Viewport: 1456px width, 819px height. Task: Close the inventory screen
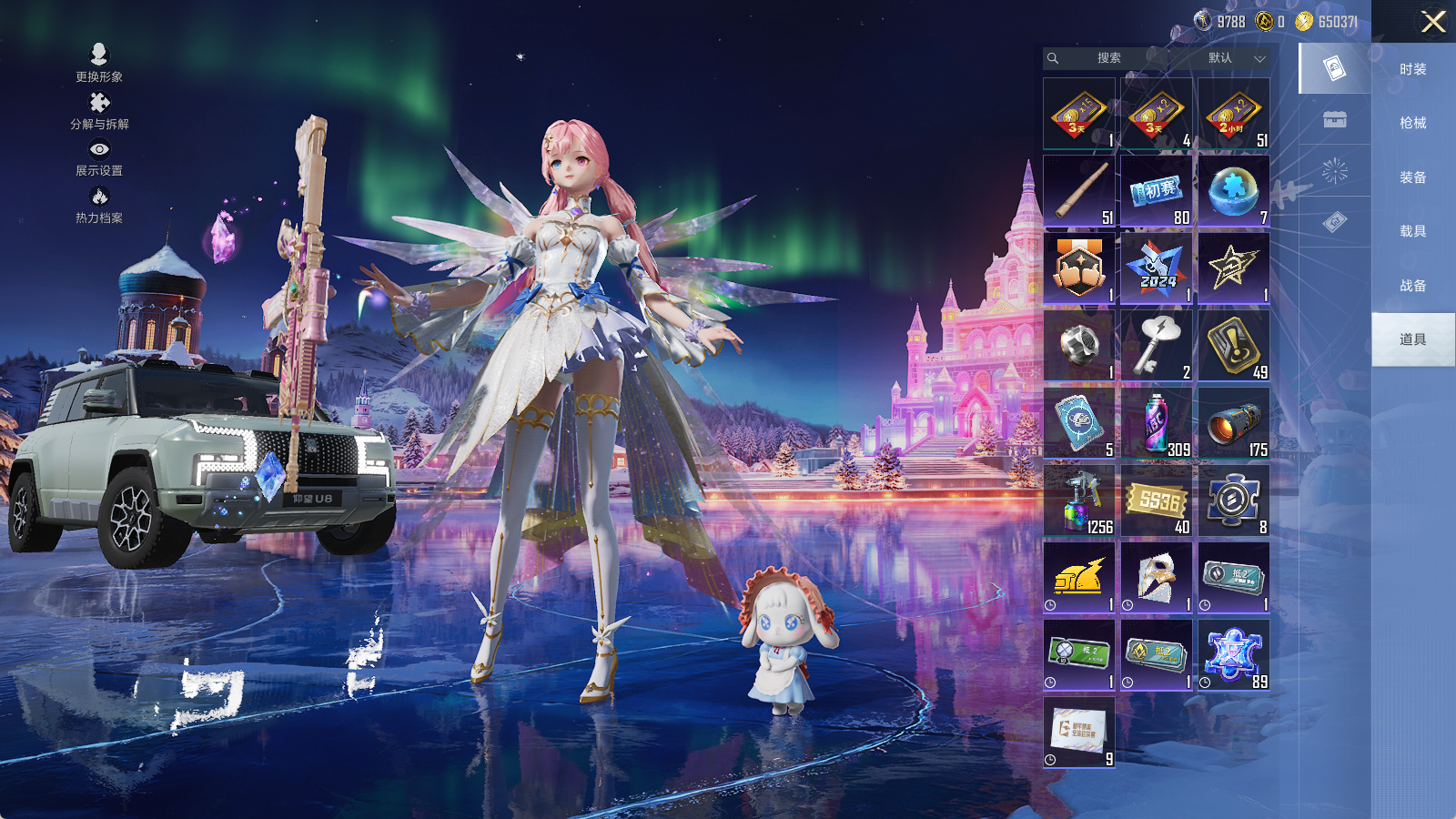coord(1433,22)
